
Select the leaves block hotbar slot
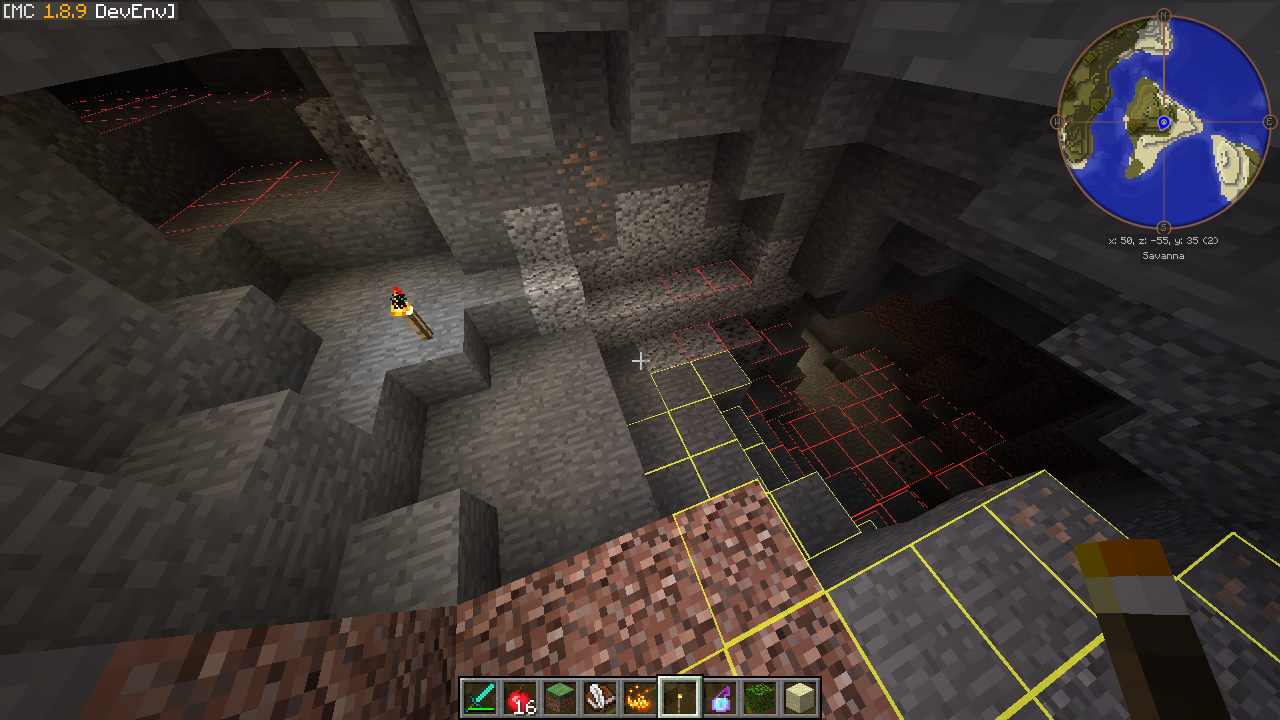[760, 697]
